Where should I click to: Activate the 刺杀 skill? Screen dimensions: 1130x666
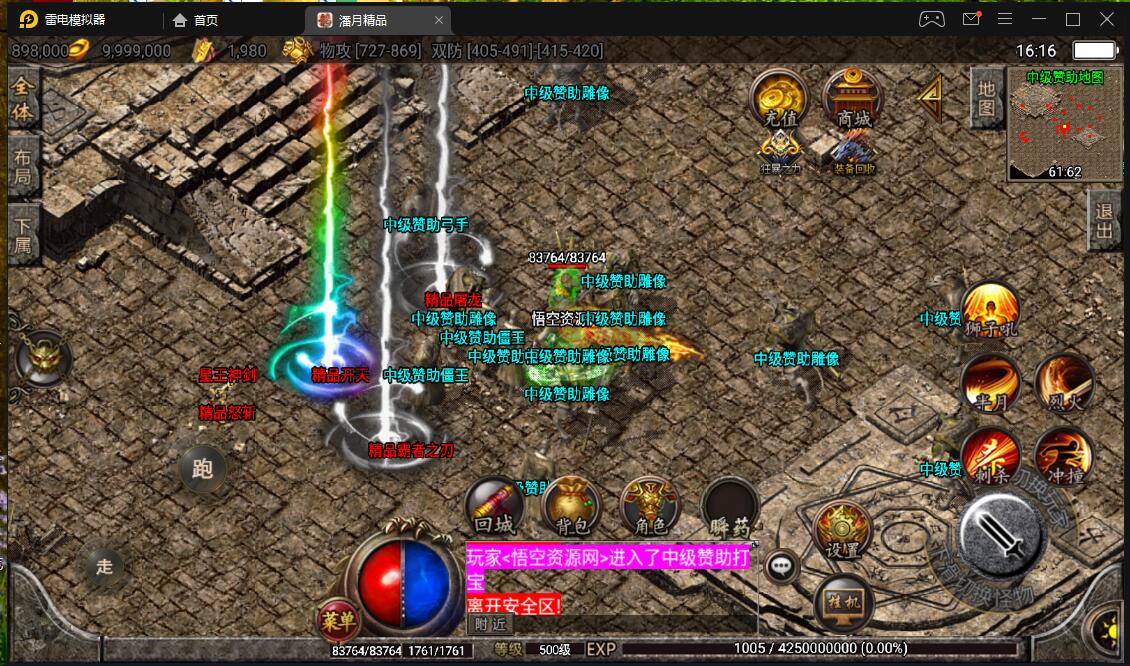990,455
